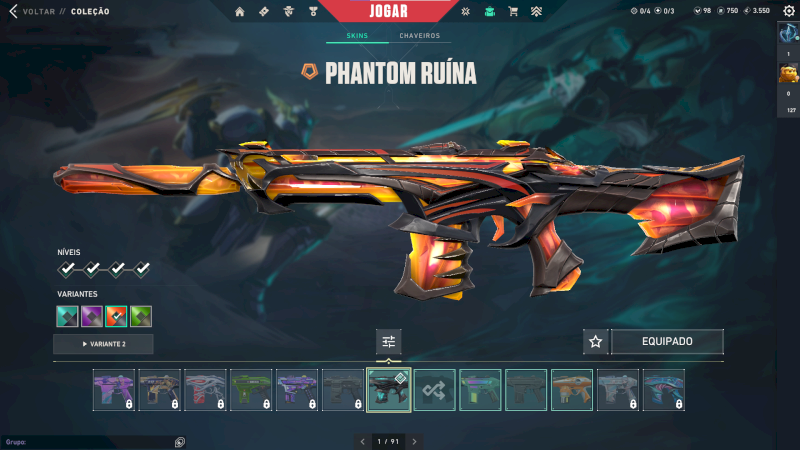The image size is (800, 450).
Task: Open the settings gear icon
Action: pos(788,11)
